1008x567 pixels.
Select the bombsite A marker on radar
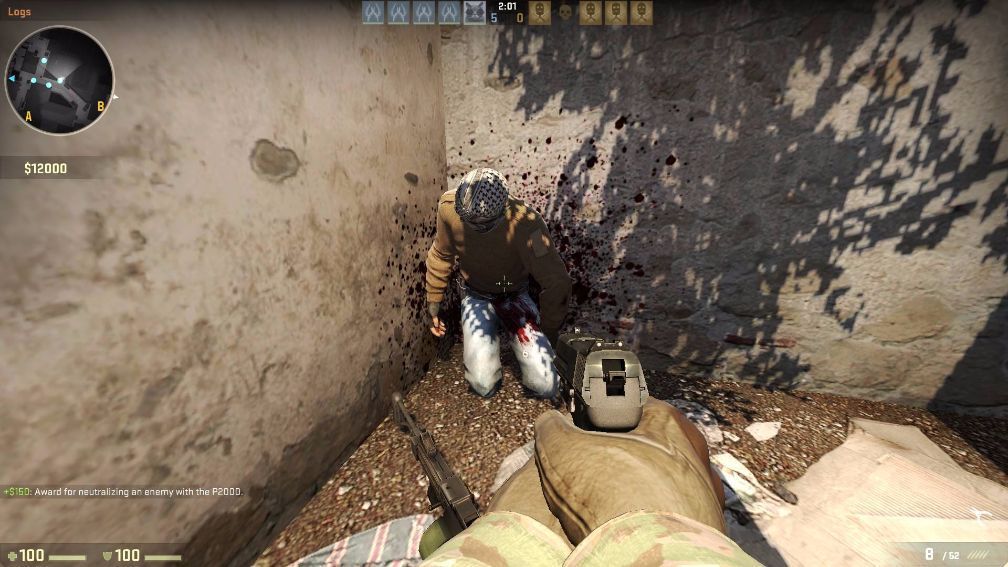(28, 116)
